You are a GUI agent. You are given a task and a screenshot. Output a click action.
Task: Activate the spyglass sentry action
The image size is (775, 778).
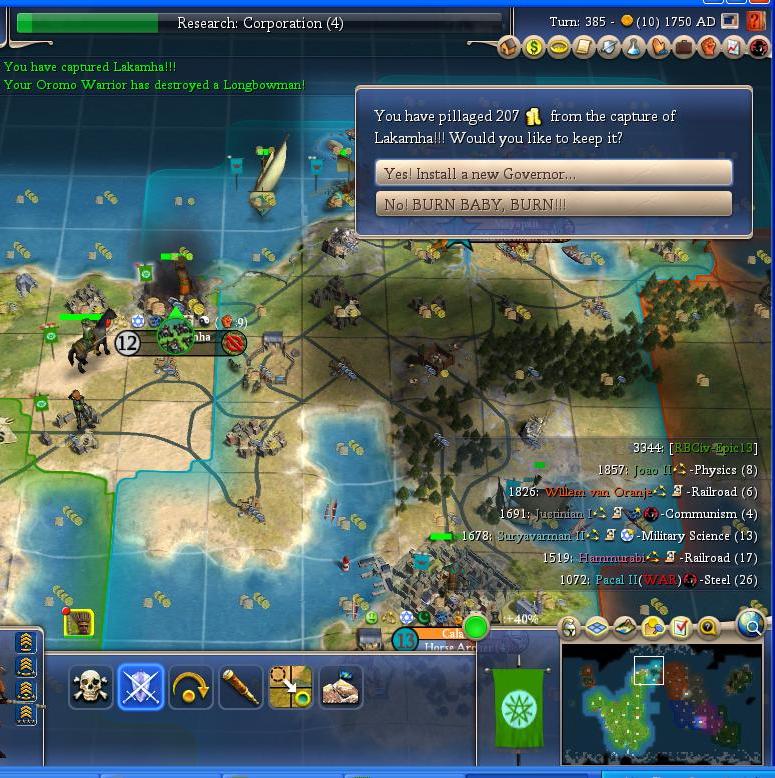point(240,687)
